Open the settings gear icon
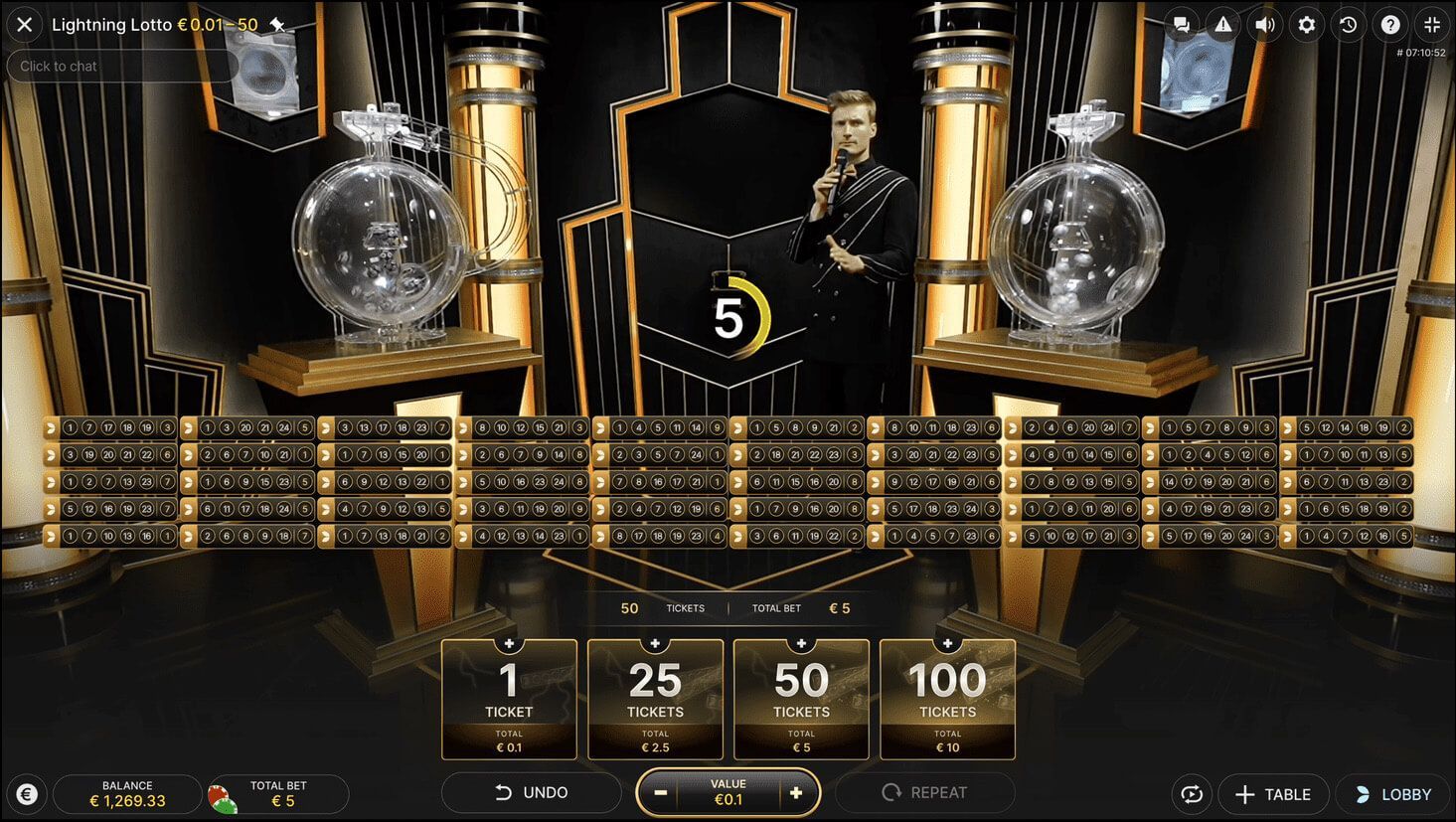Image resolution: width=1456 pixels, height=822 pixels. [x=1306, y=25]
